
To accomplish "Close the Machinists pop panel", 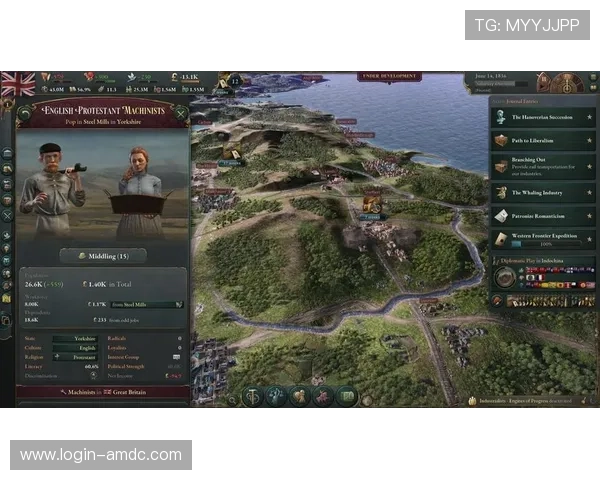I will pyautogui.click(x=180, y=112).
